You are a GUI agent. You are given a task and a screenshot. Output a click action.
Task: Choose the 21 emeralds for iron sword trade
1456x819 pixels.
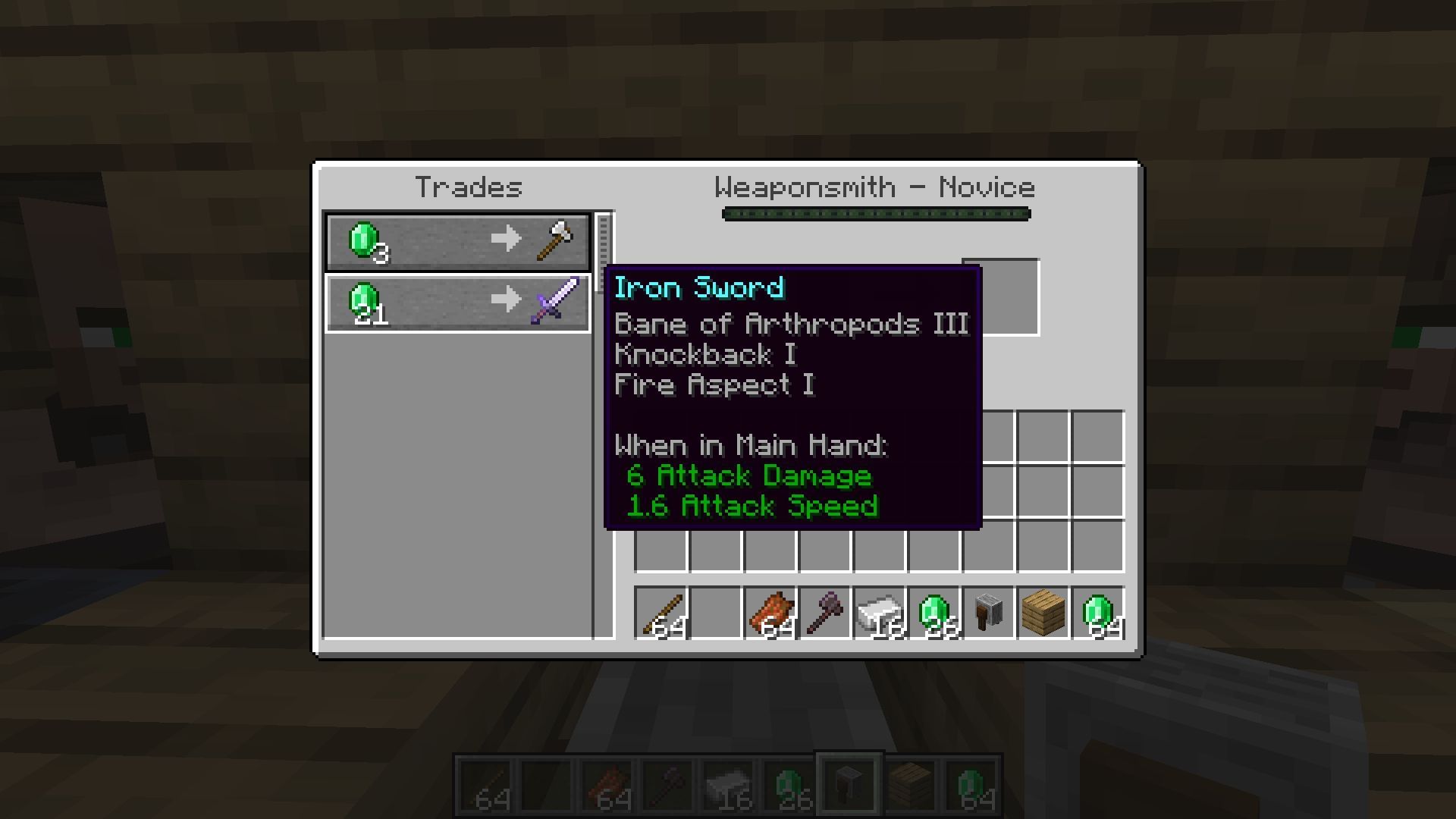(x=457, y=302)
